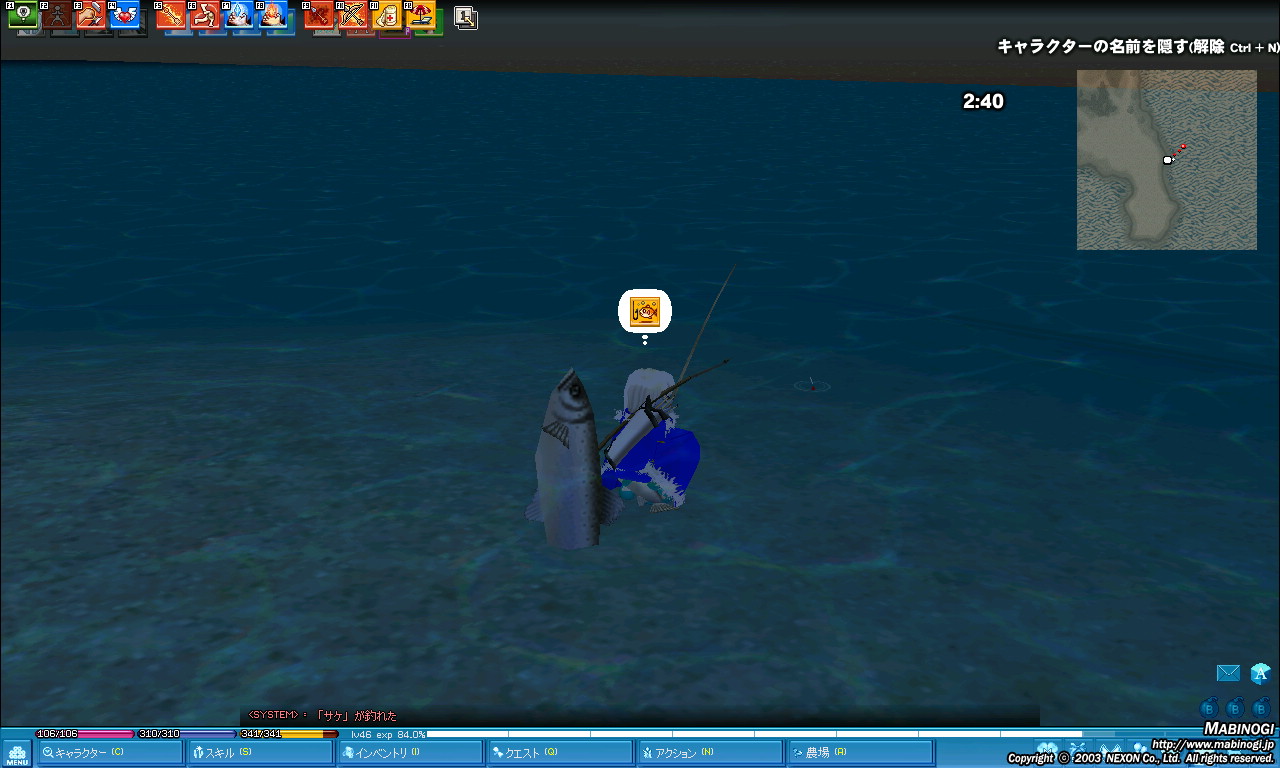Open the mail envelope icon
Screen dimensions: 1280x768
[x=1228, y=673]
